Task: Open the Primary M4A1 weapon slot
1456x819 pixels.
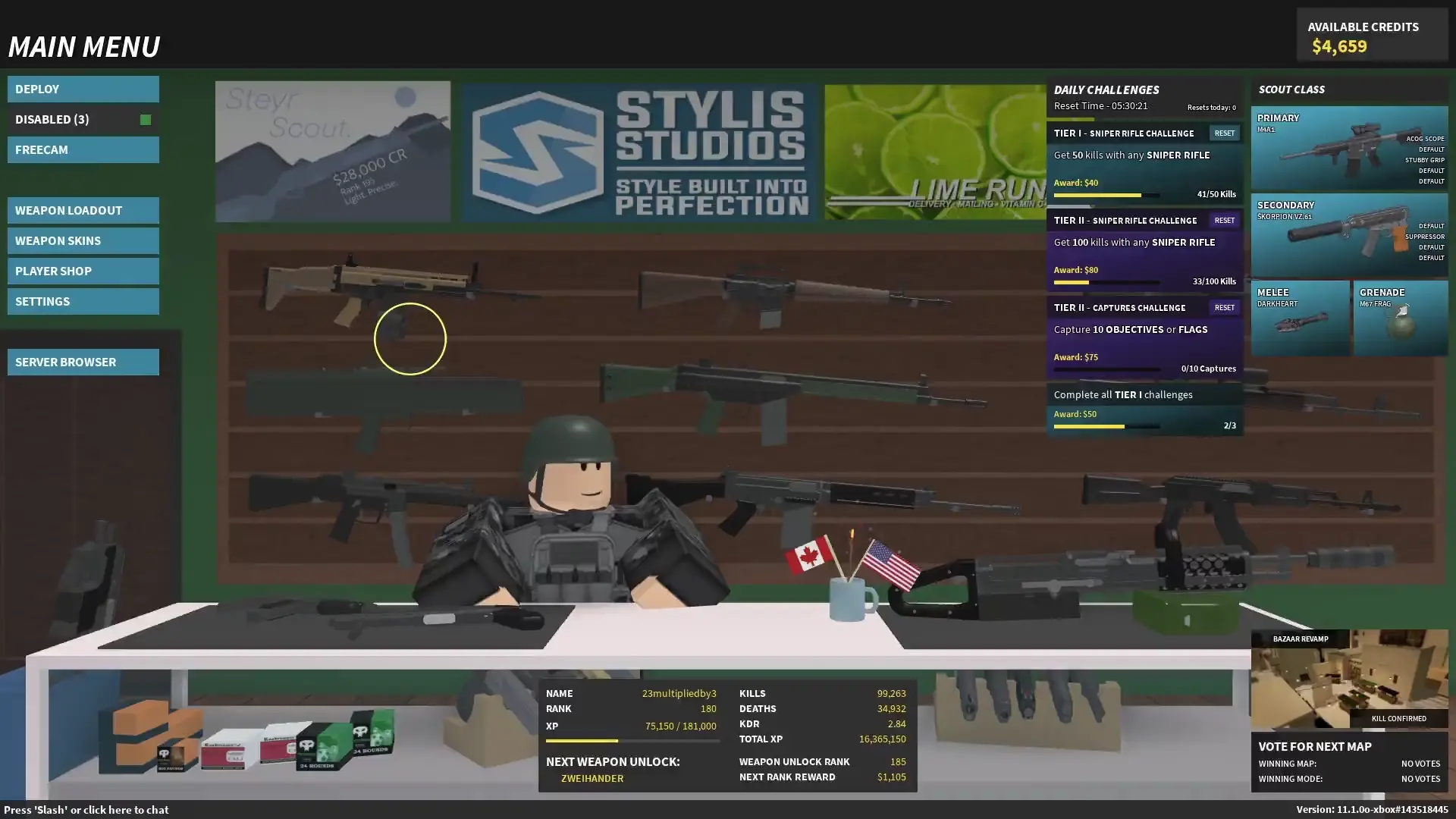Action: pyautogui.click(x=1350, y=148)
